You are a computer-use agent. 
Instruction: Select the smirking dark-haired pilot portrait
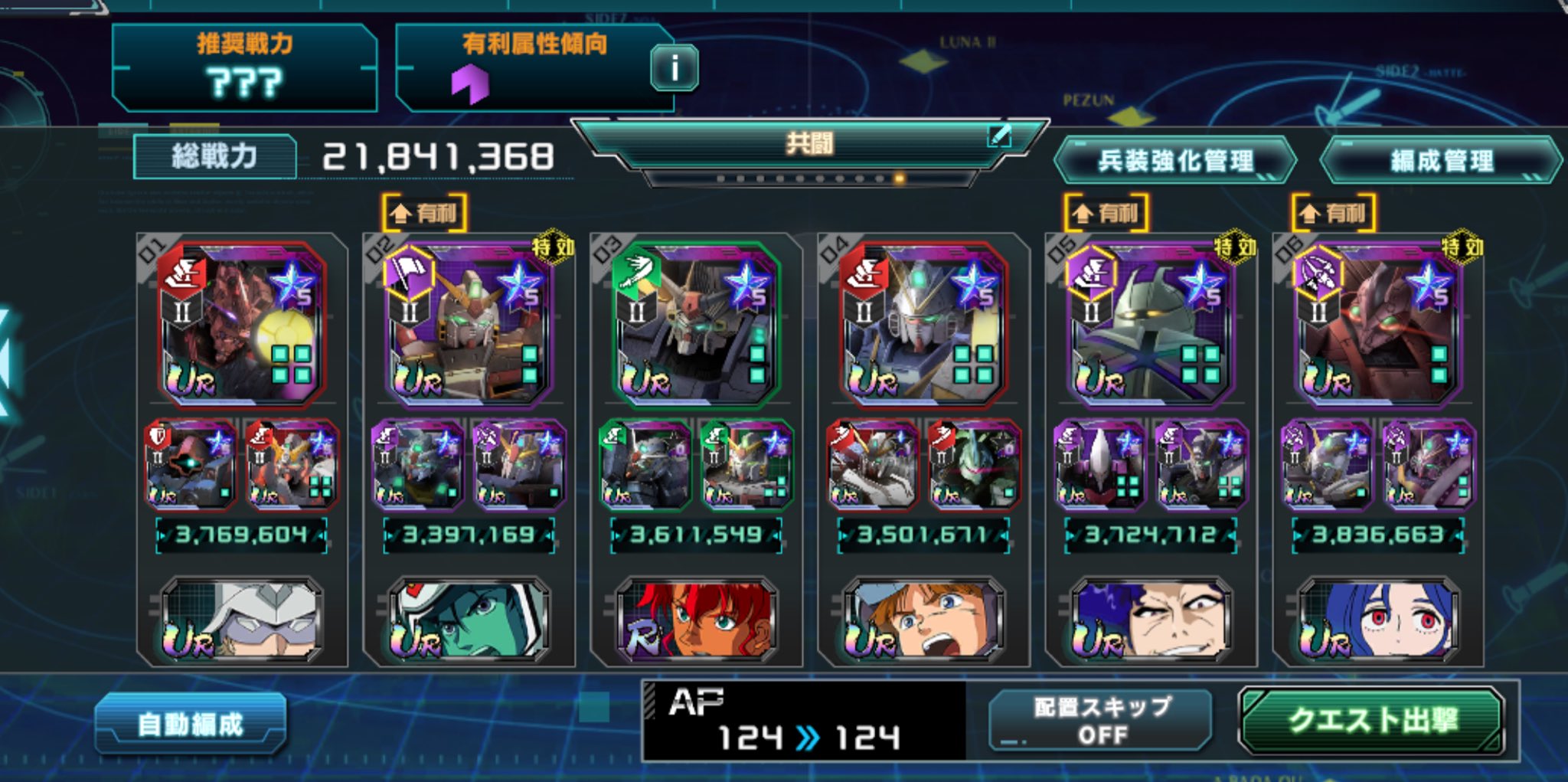coord(1151,620)
